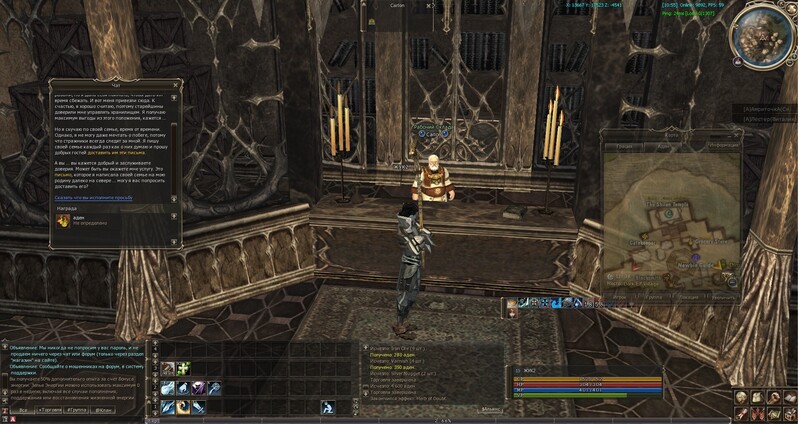Select the All chat tab
Screen dimensions: 800x424
(22, 410)
